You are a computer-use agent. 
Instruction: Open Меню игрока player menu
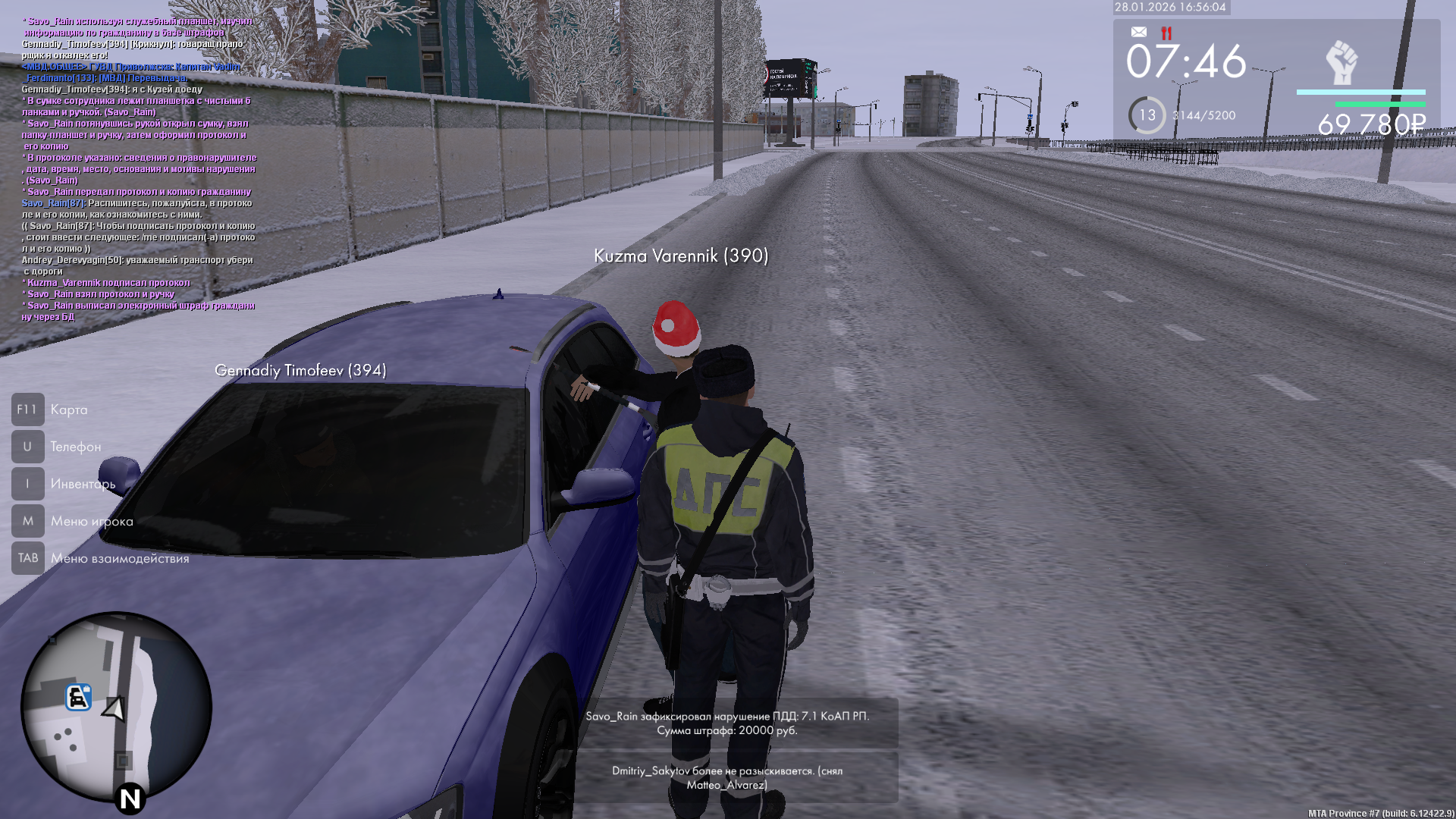(x=28, y=521)
